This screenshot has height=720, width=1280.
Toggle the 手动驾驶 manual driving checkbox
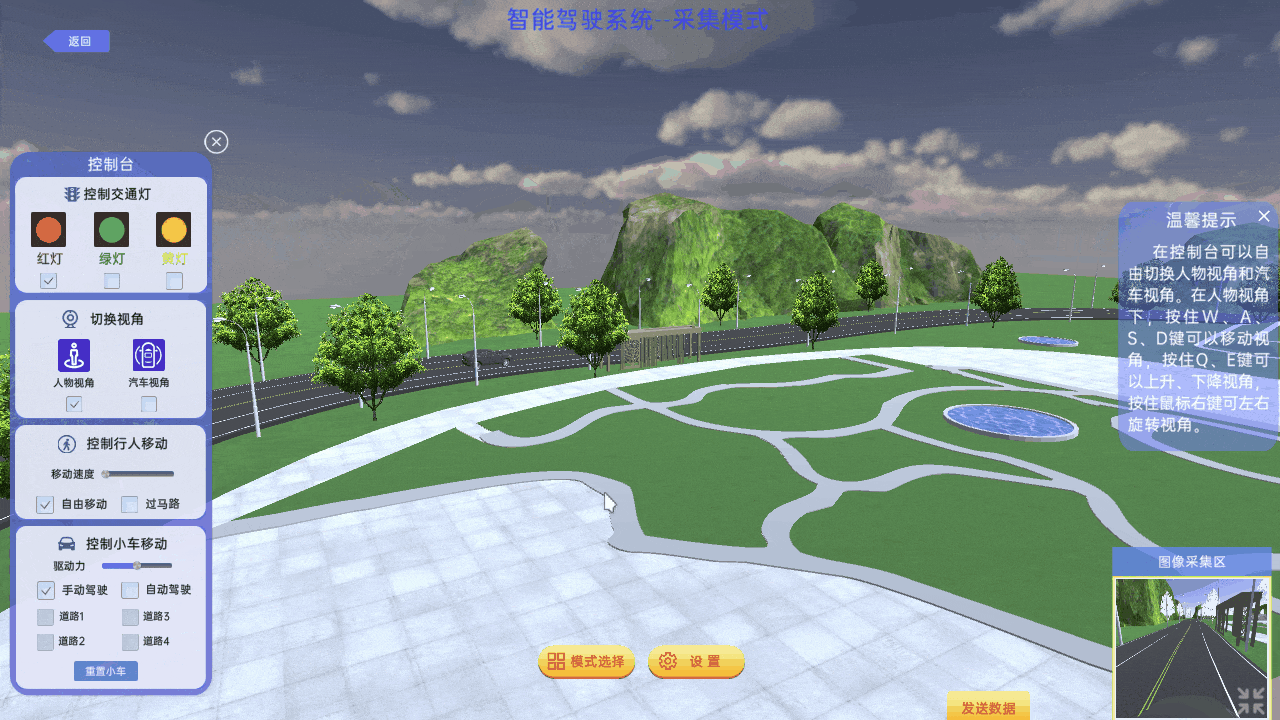click(x=46, y=590)
